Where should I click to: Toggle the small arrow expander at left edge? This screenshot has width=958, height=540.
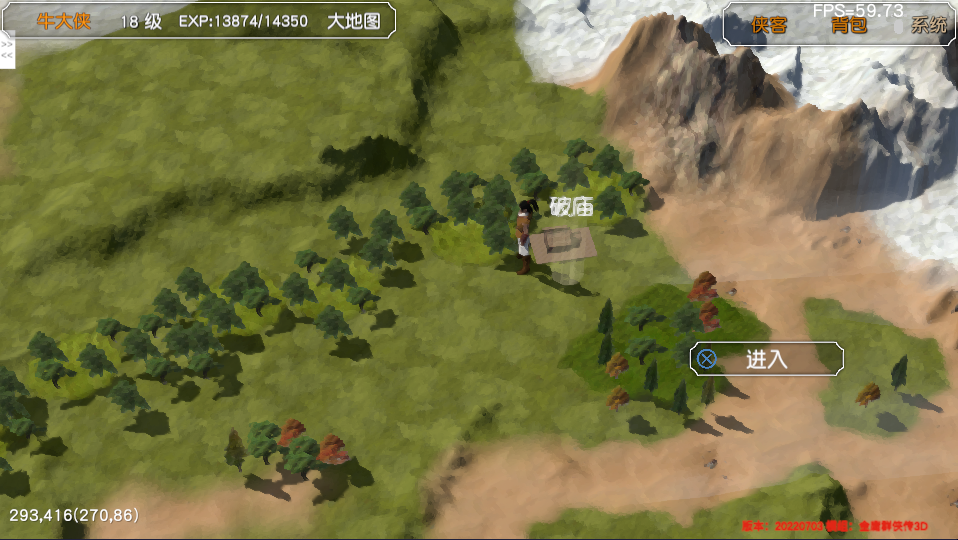(7, 51)
